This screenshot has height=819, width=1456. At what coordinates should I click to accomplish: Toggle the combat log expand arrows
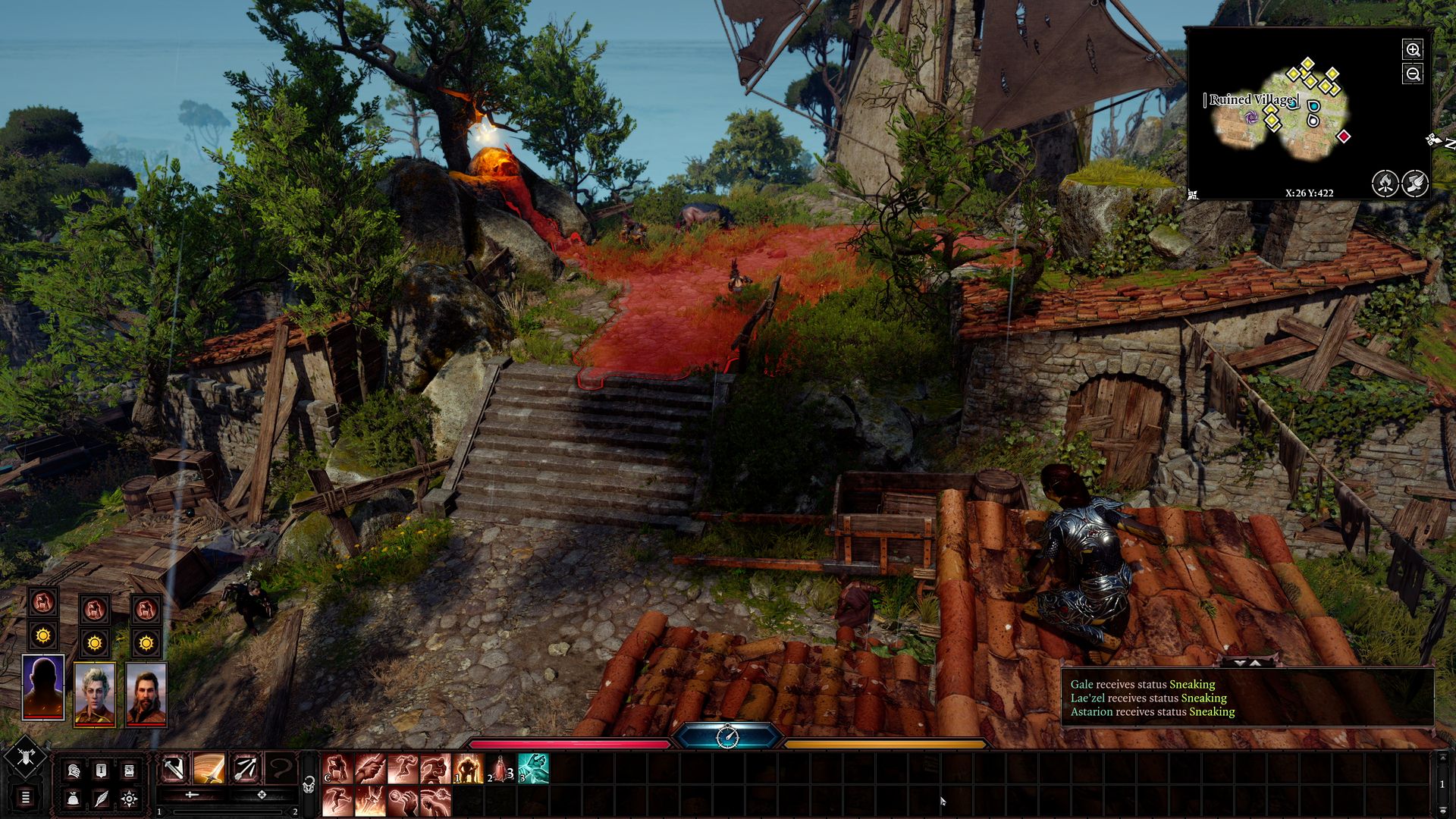(x=1247, y=663)
